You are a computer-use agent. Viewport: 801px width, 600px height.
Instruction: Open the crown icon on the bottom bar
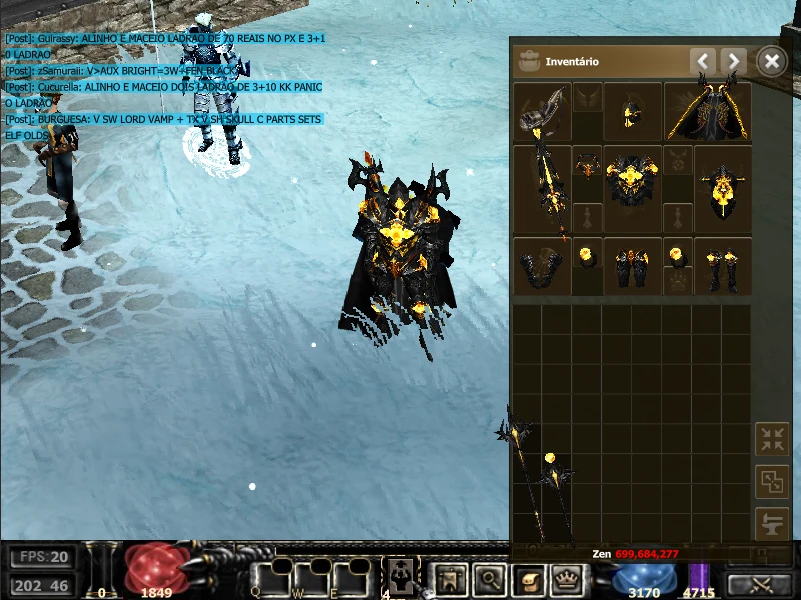pyautogui.click(x=567, y=576)
